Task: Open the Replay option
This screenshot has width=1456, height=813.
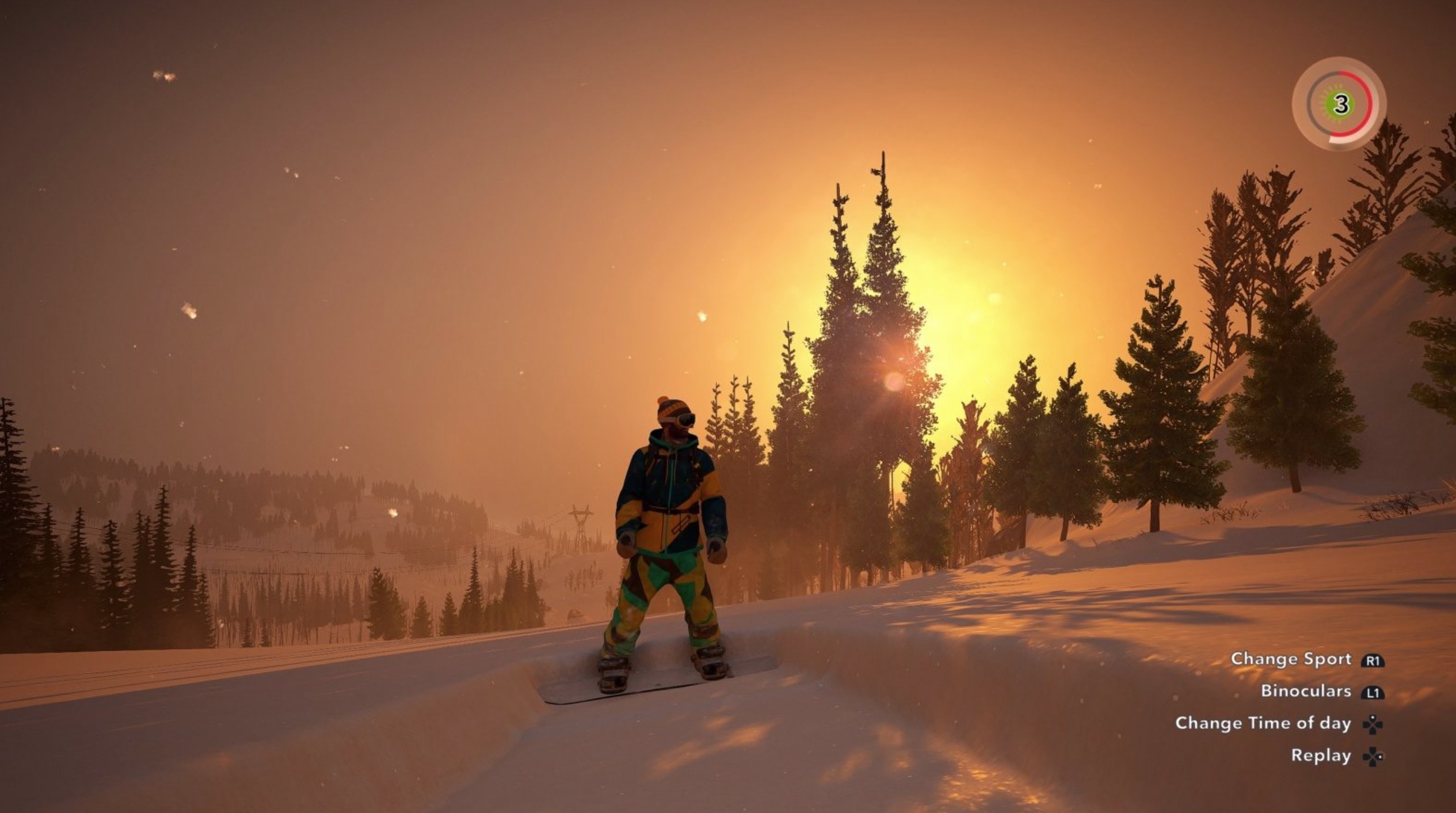Action: (x=1321, y=755)
